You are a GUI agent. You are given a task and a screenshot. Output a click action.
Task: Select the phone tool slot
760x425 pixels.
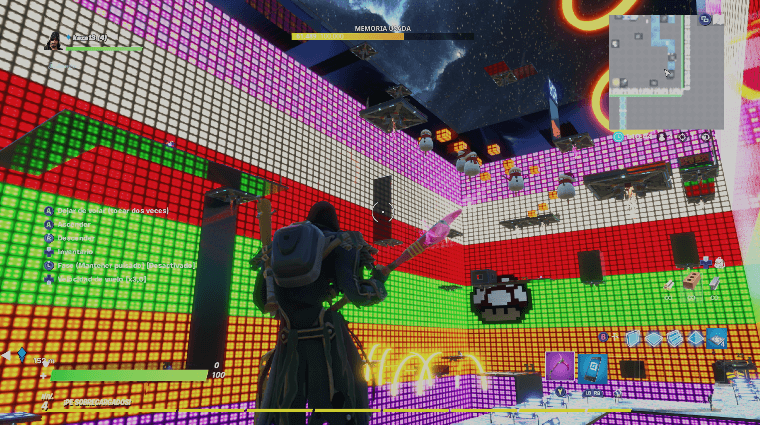tap(593, 367)
